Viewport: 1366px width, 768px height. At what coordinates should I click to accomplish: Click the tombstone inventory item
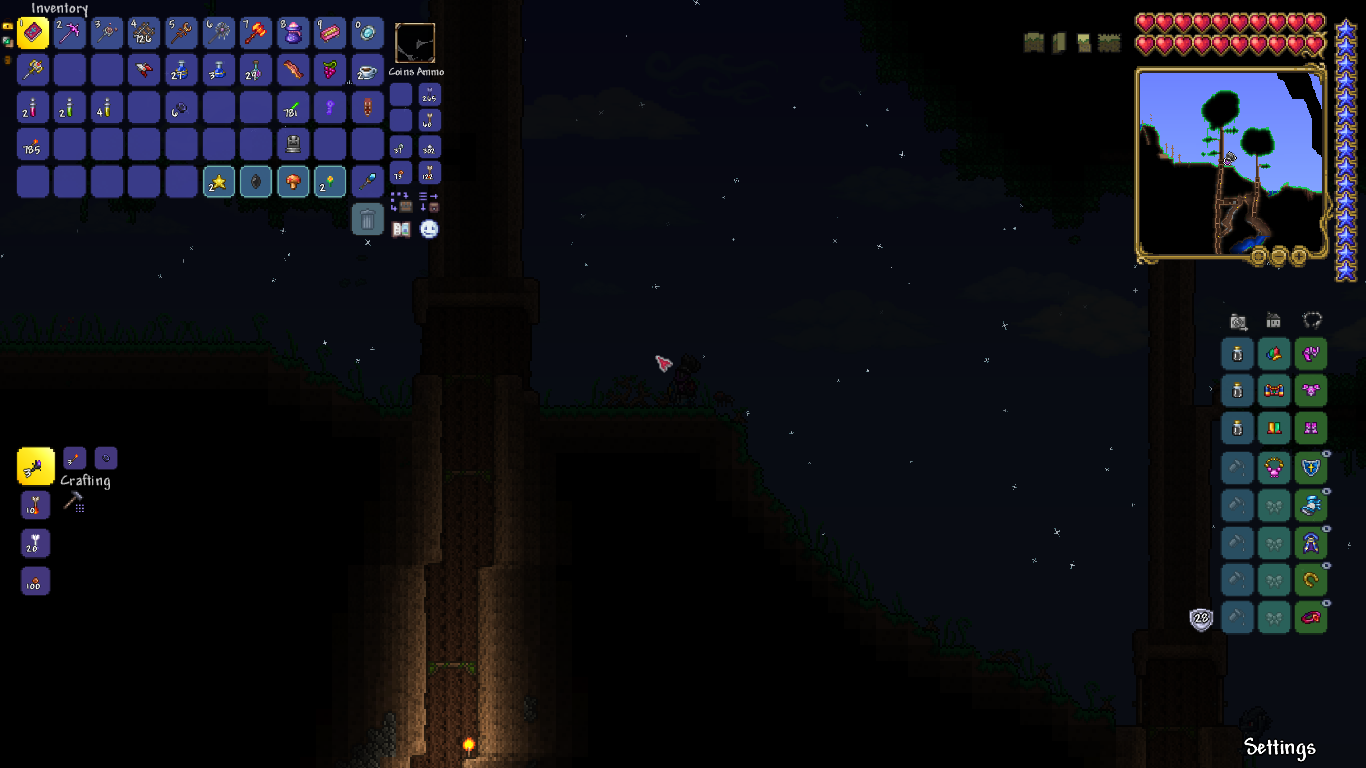[x=293, y=144]
